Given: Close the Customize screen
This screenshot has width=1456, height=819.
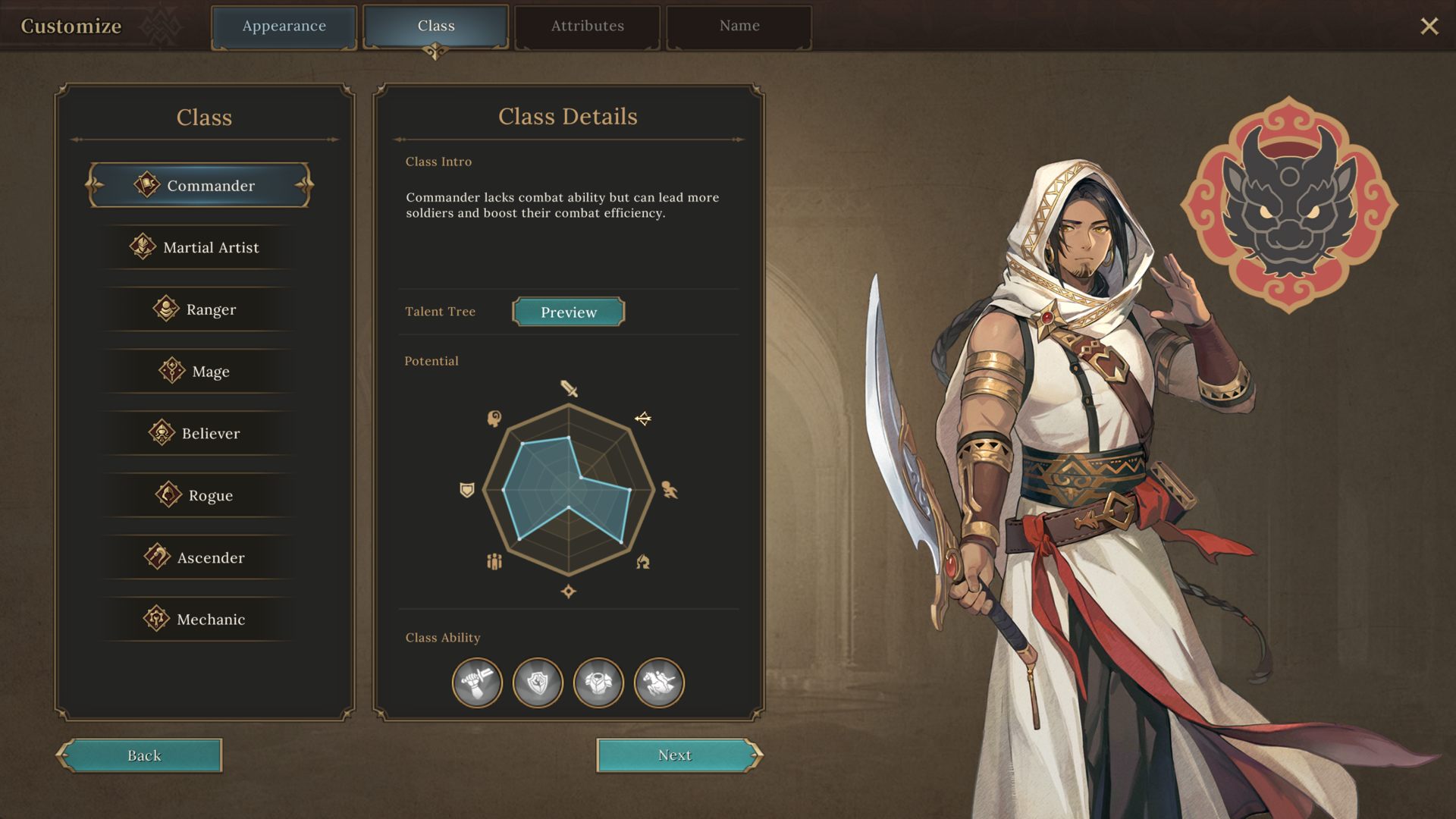Looking at the screenshot, I should (x=1429, y=27).
